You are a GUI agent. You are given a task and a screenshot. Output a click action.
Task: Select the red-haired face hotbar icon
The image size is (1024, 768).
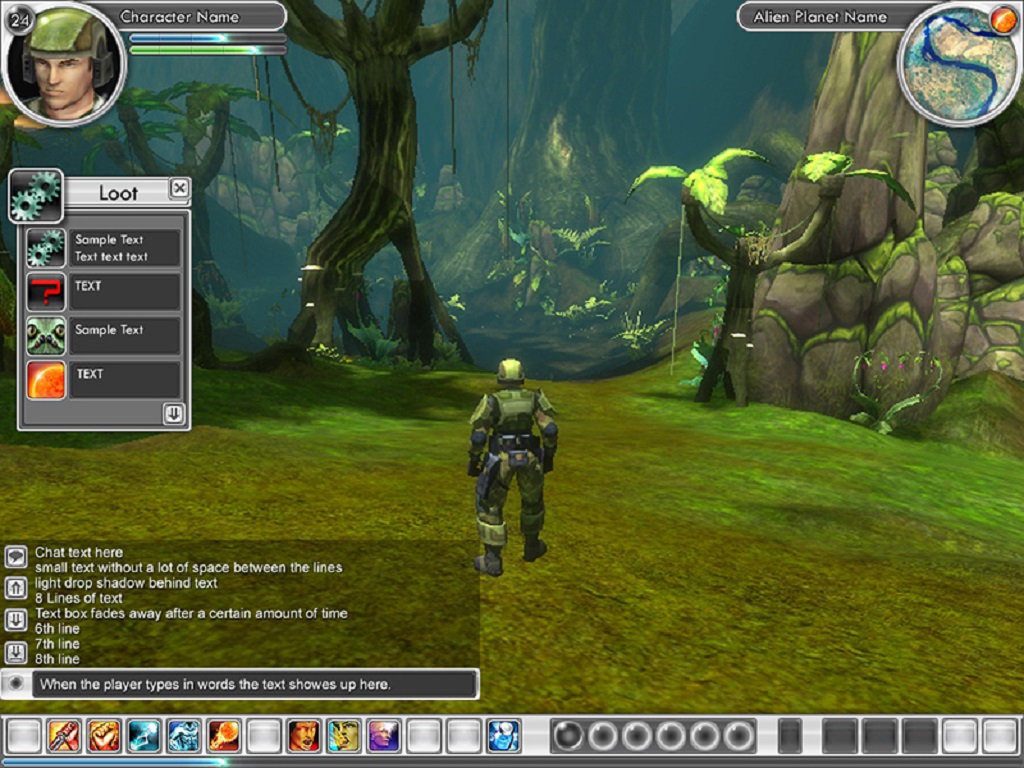pos(304,736)
